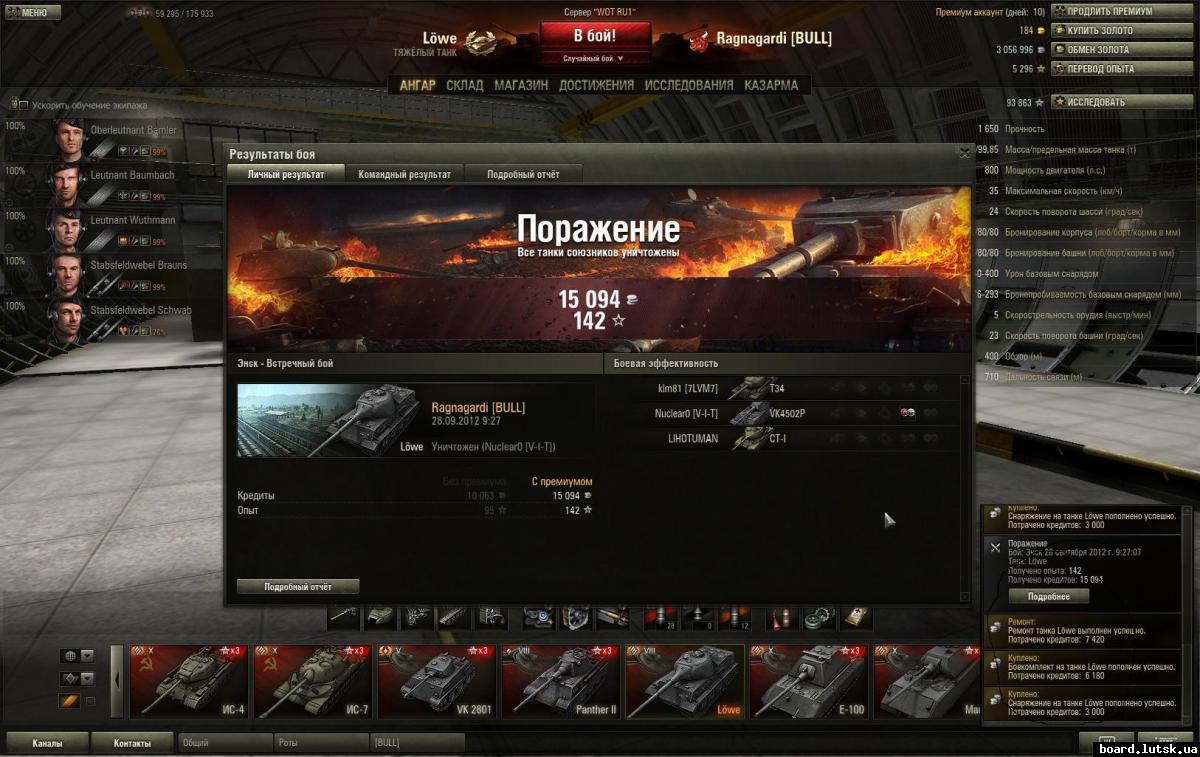The height and width of the screenshot is (757, 1200).
Task: Open Подробнее in the defeat notification
Action: [x=1047, y=596]
